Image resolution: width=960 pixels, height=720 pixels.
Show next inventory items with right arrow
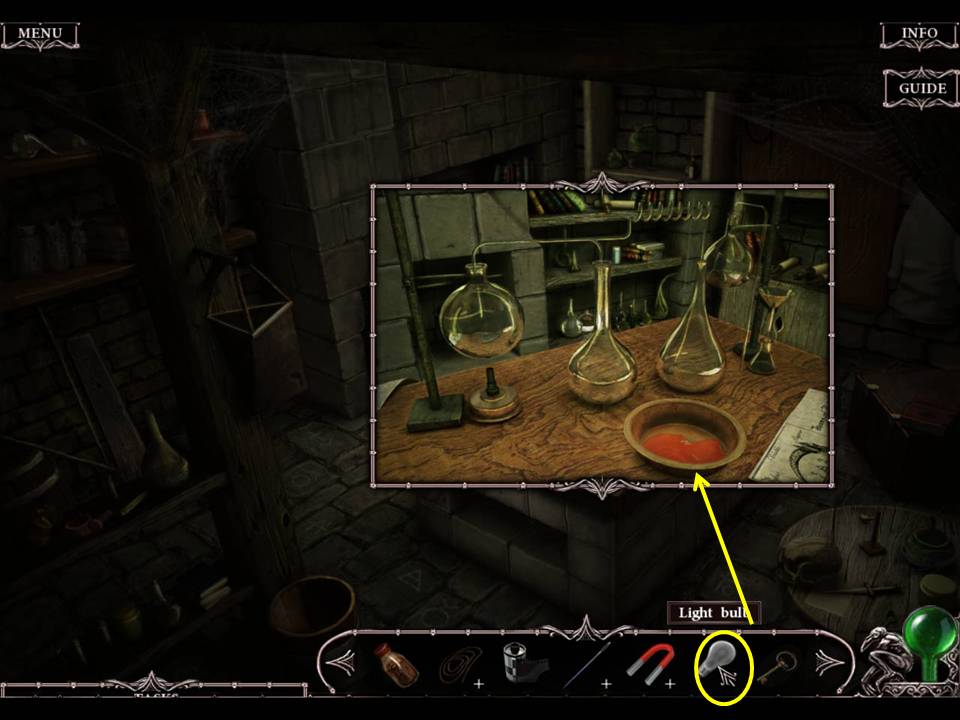click(831, 661)
